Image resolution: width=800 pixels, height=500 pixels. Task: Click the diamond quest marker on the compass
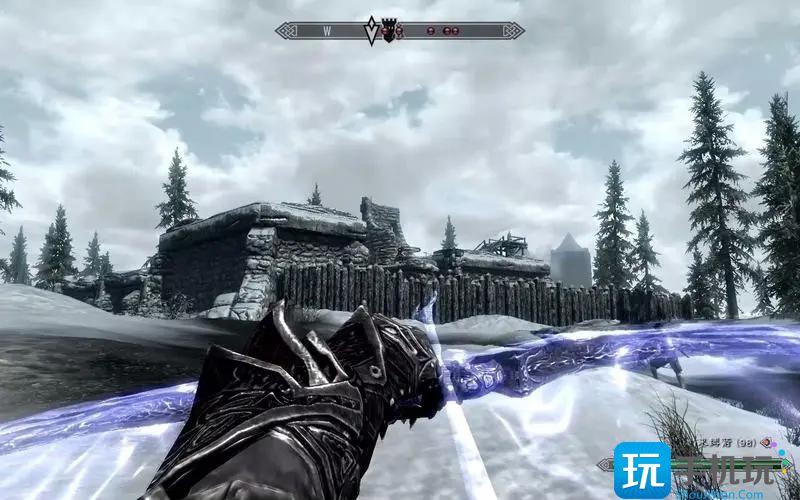[x=372, y=30]
